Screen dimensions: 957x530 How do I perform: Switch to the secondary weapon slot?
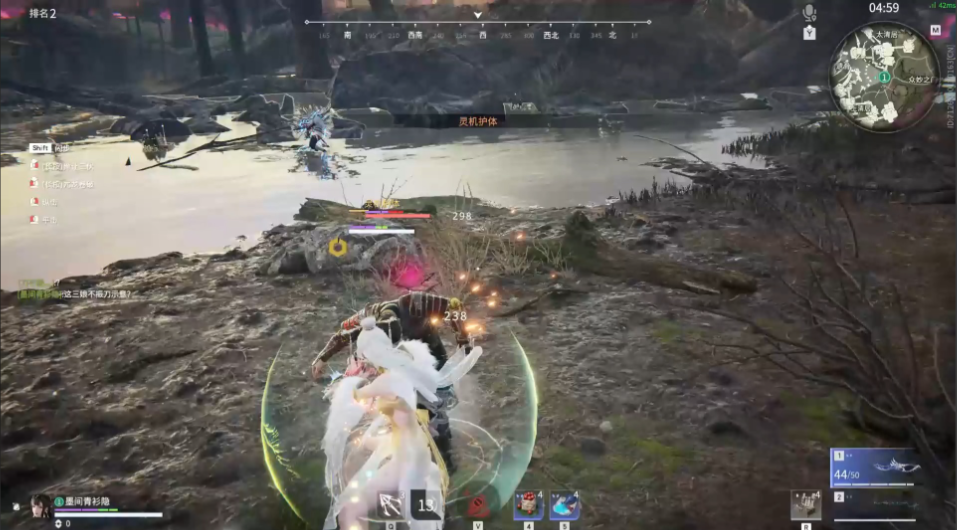(x=874, y=498)
